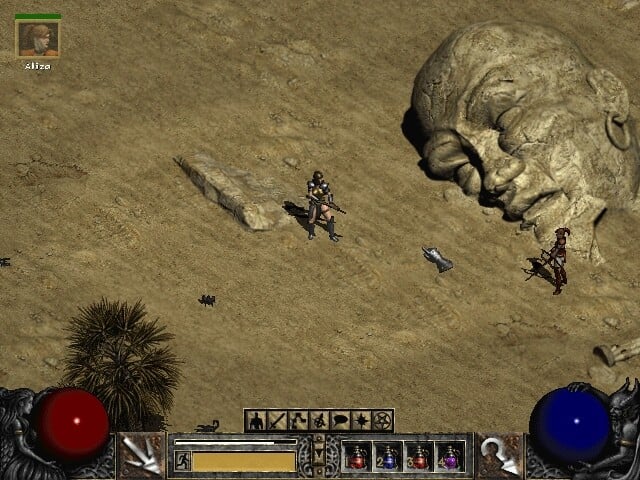This screenshot has height=480, width=640.
Task: Toggle the run/walk running man button
Action: (183, 460)
